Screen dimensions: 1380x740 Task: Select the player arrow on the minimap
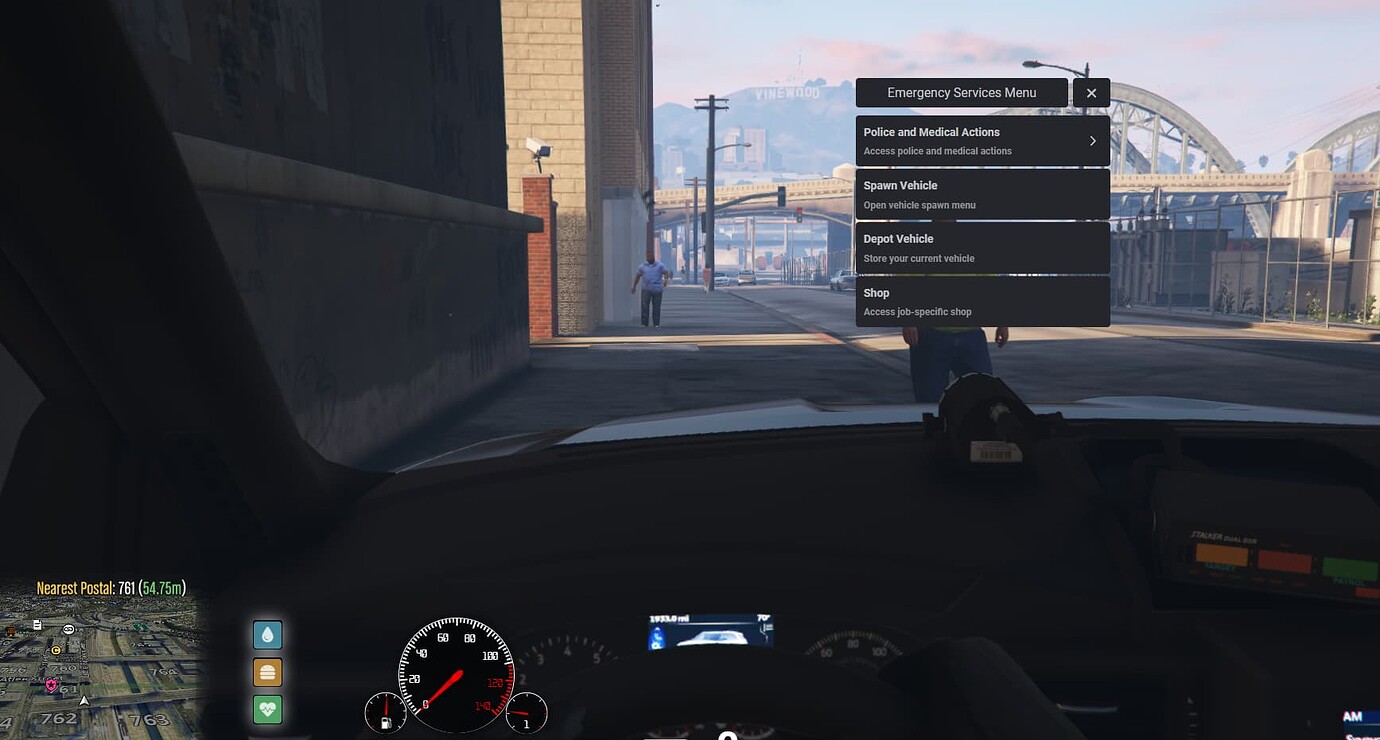click(x=84, y=701)
